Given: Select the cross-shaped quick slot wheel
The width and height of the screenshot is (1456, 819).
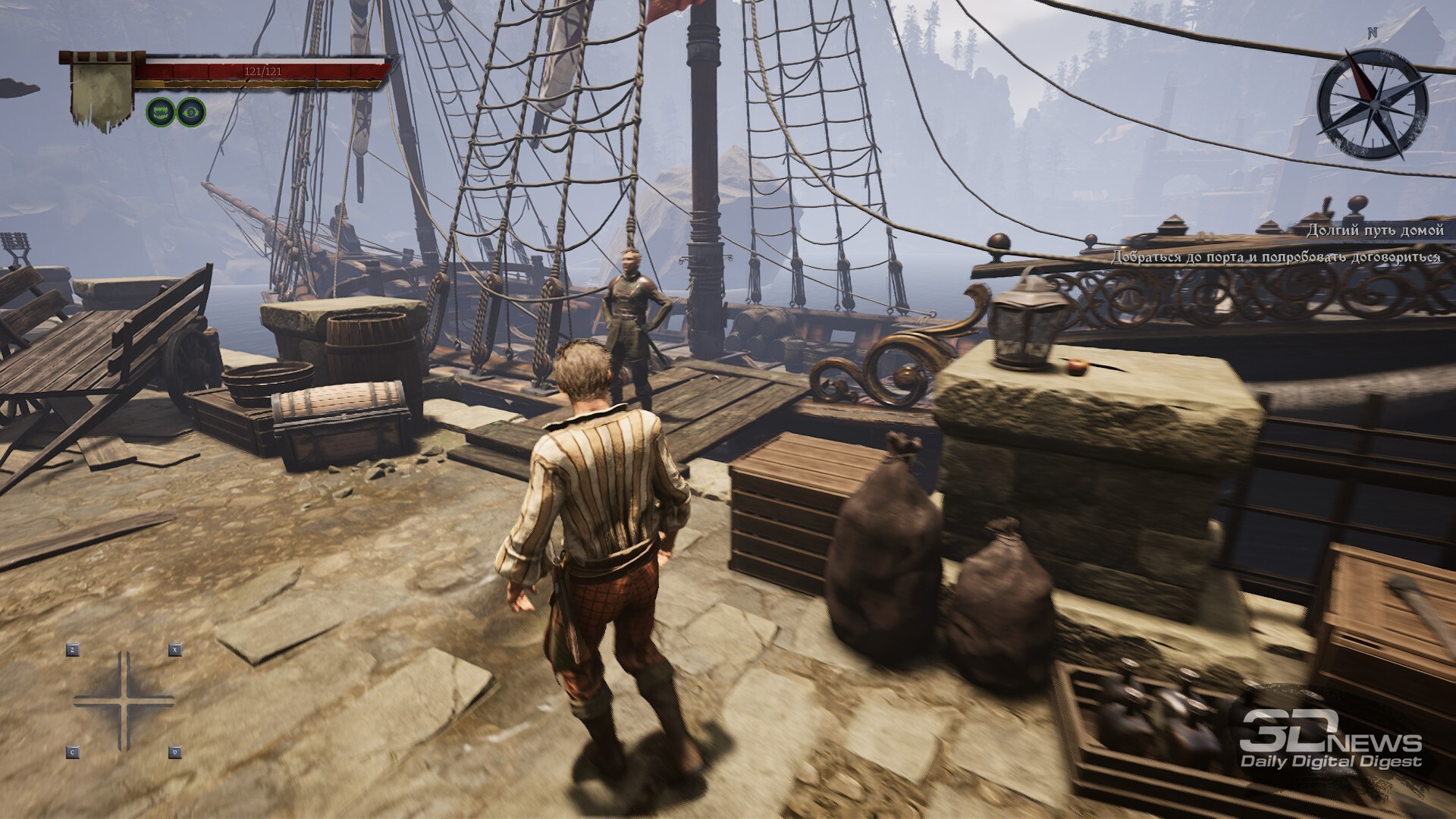Looking at the screenshot, I should (124, 701).
